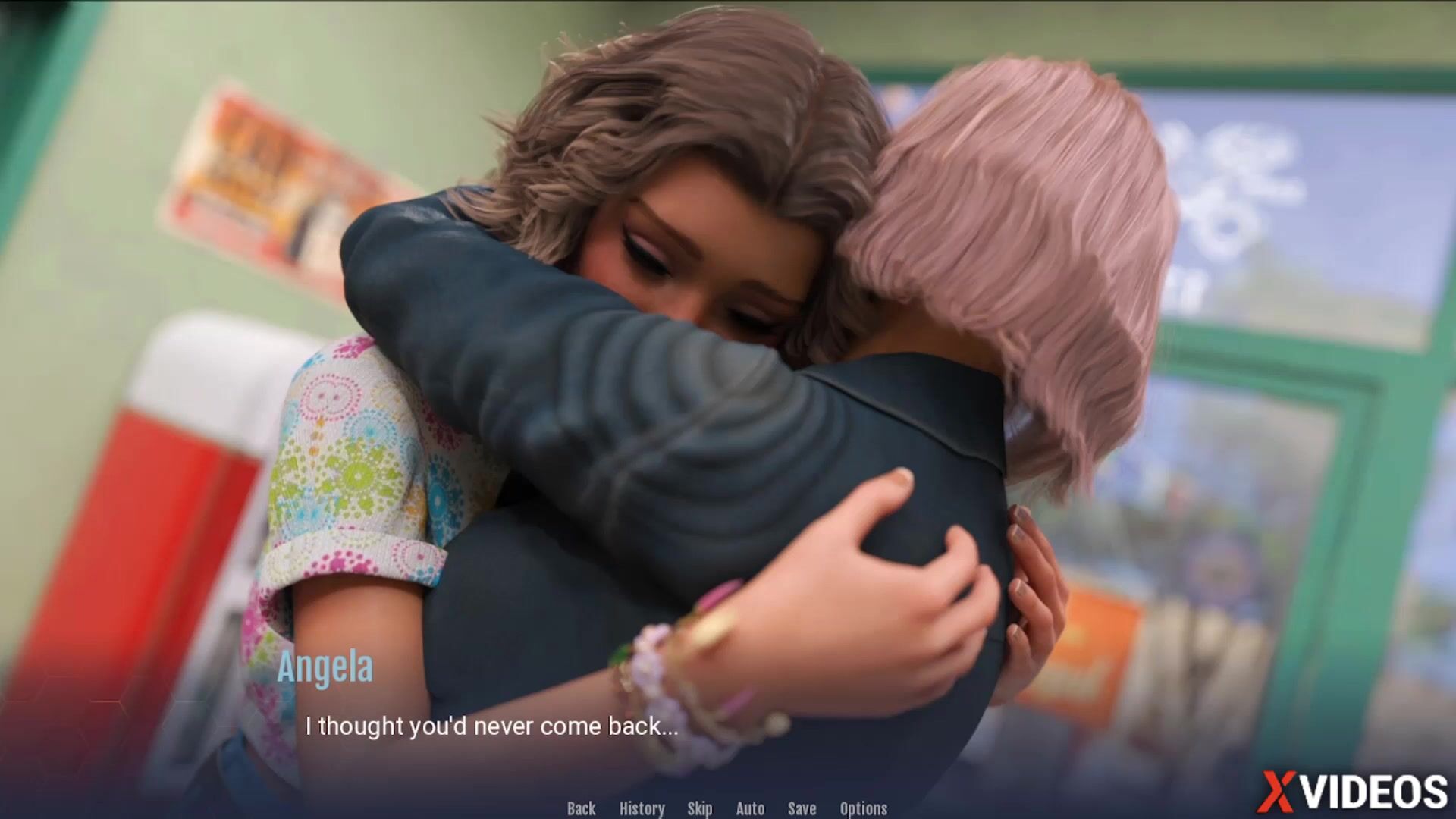
Task: Open the dialogue History log
Action: pos(642,808)
